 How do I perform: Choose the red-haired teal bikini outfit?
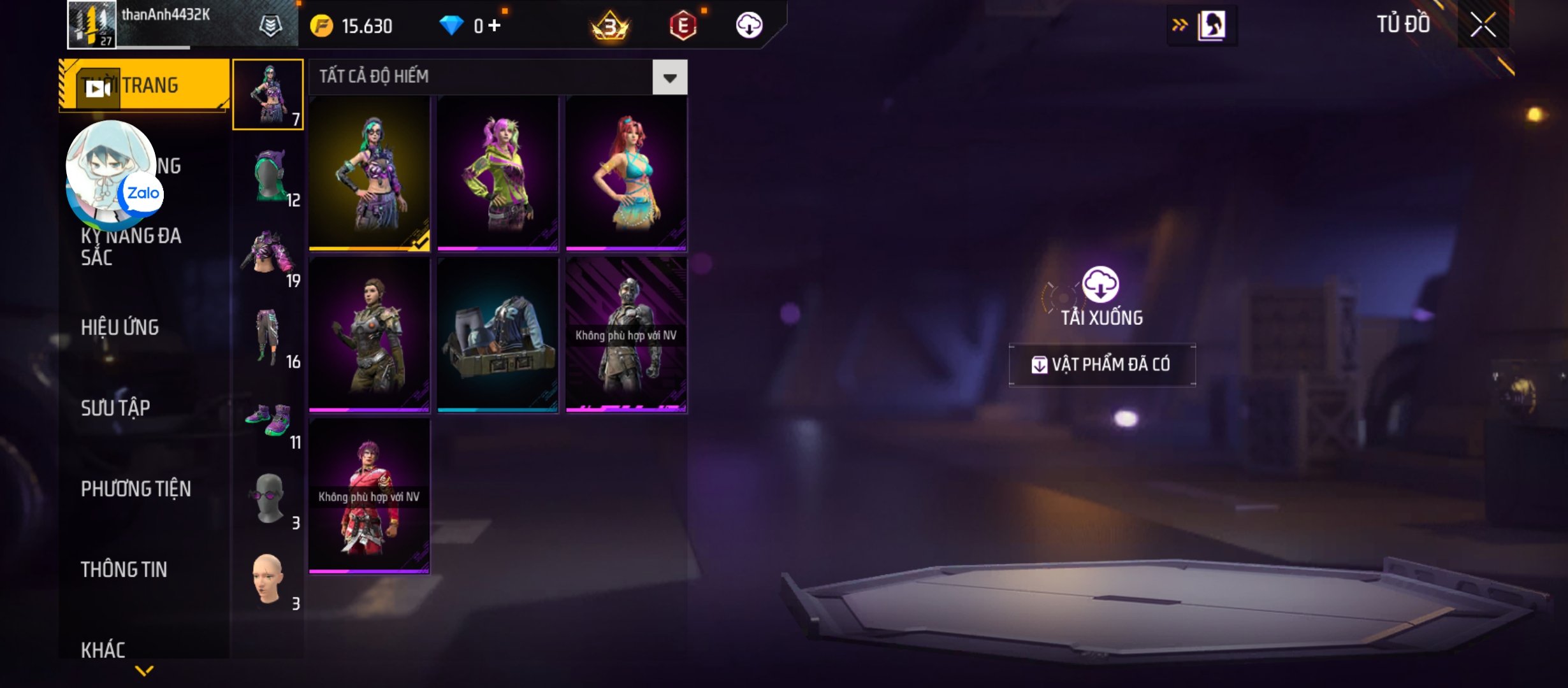point(627,173)
